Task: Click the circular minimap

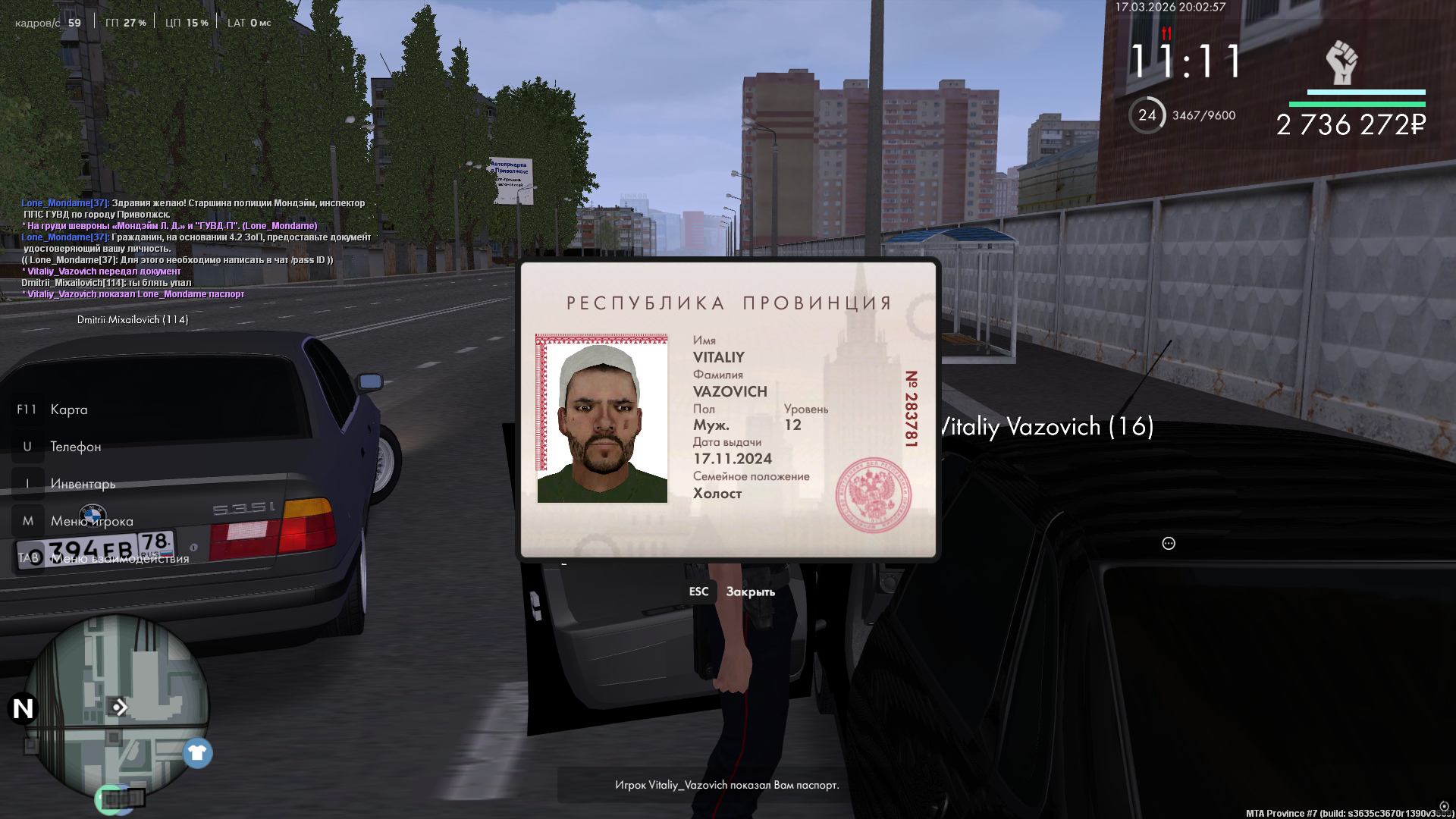Action: click(x=118, y=705)
